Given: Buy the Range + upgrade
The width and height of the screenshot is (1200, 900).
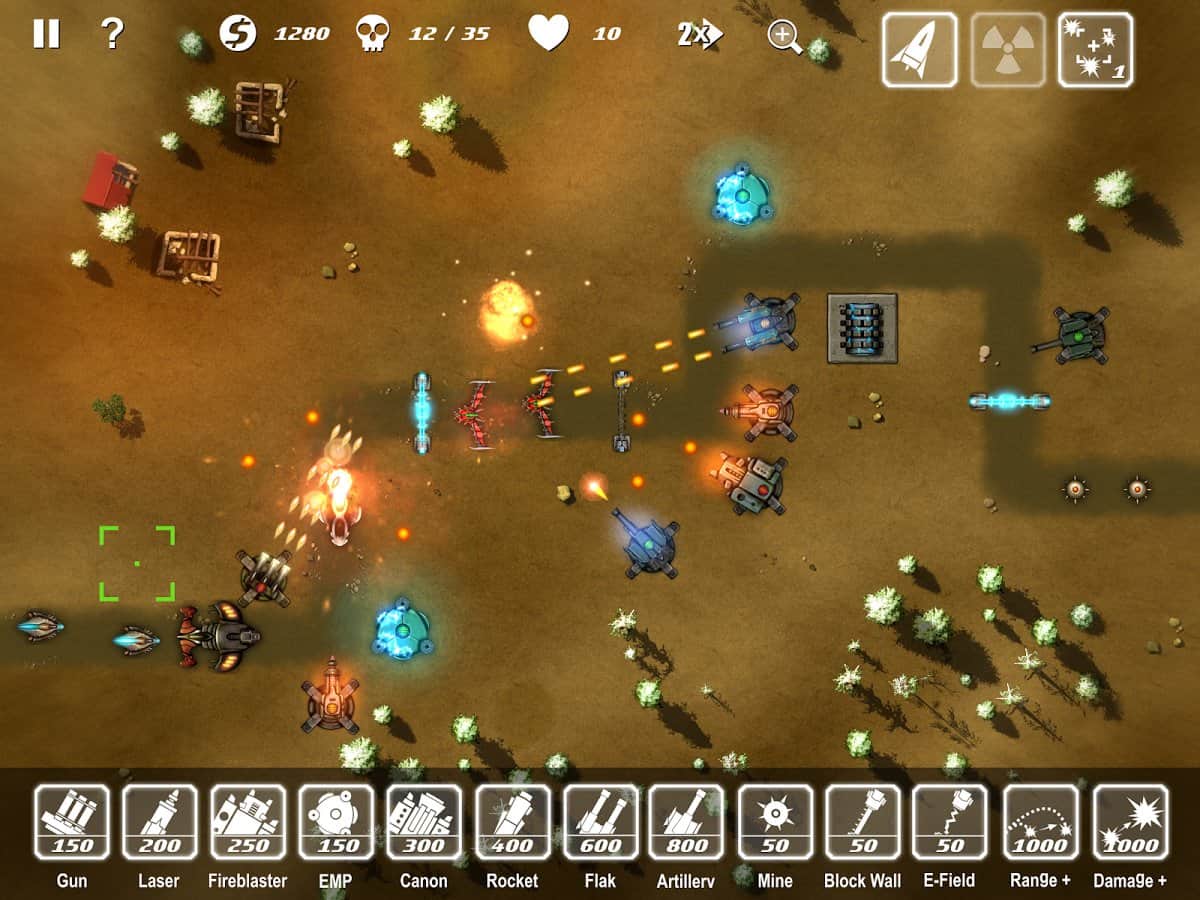Looking at the screenshot, I should tap(1041, 822).
